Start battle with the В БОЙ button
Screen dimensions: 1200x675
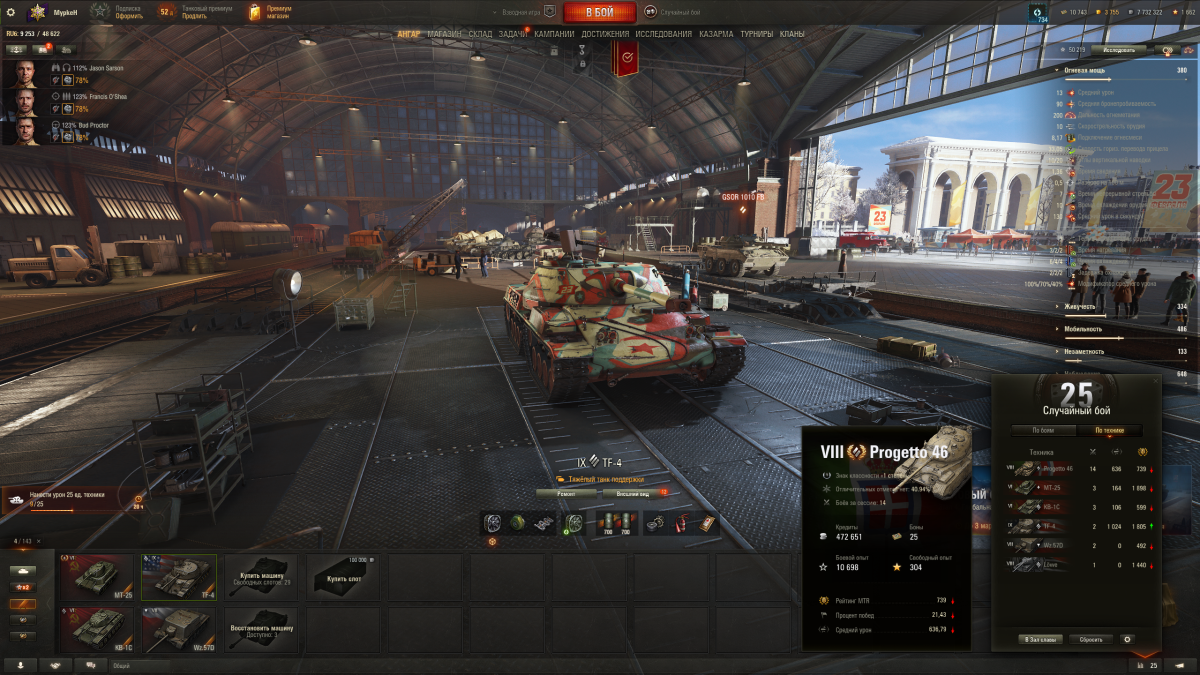599,12
